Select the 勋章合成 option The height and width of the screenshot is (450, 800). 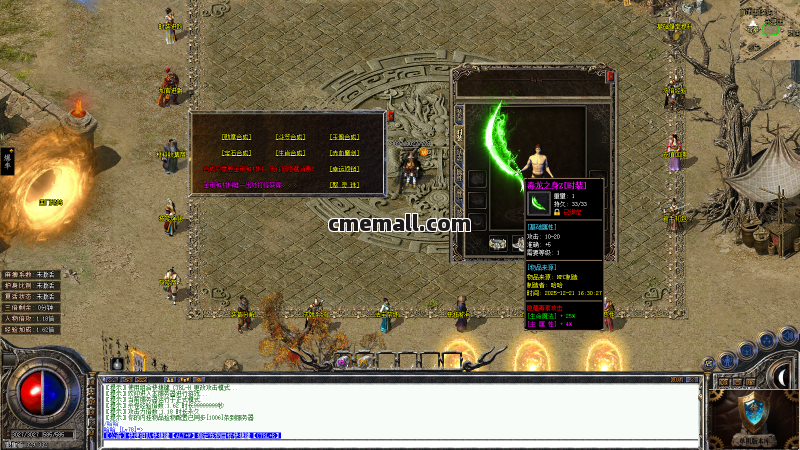coord(236,137)
